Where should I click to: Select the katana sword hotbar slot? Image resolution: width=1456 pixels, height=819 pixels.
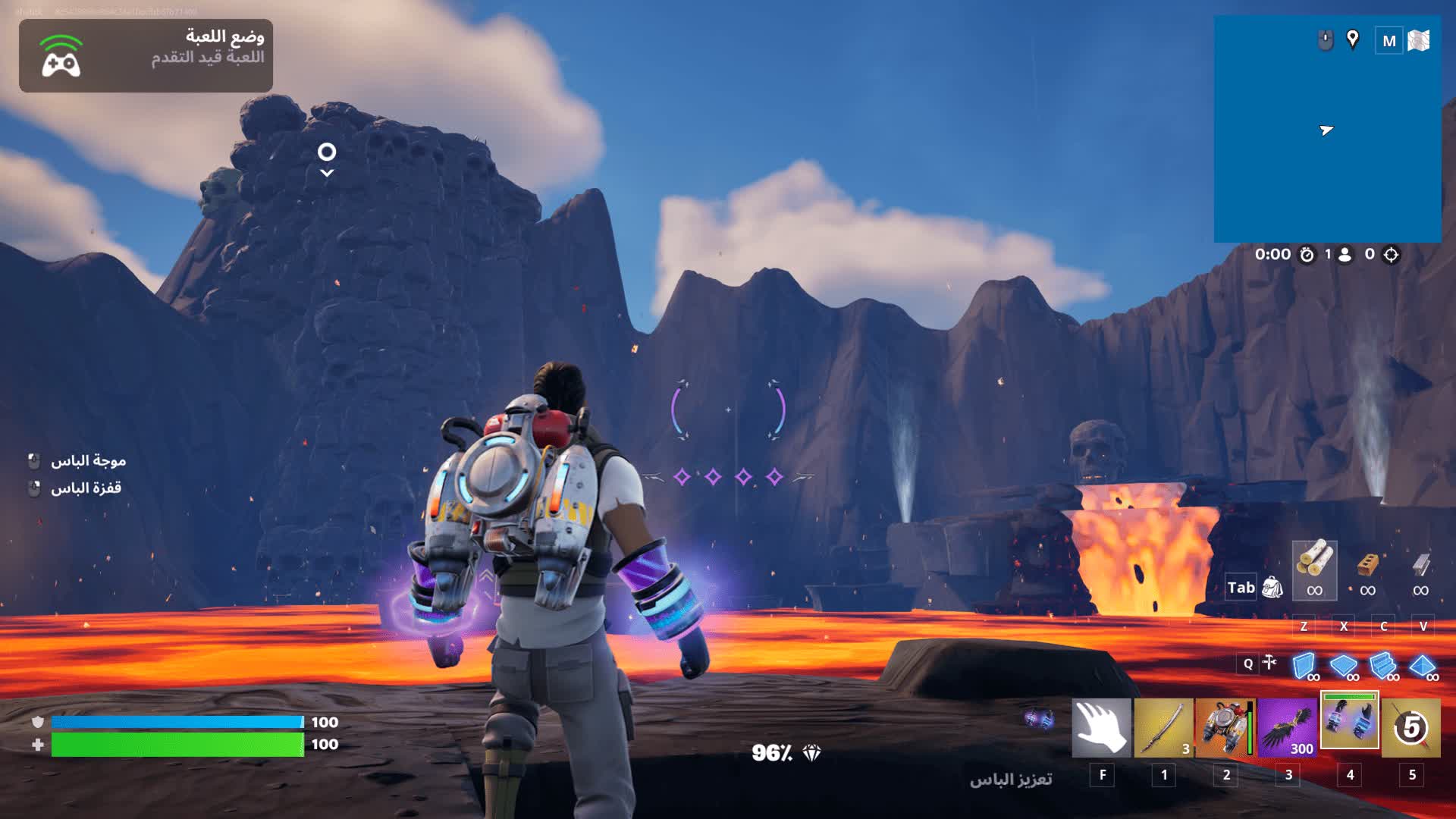tap(1163, 728)
